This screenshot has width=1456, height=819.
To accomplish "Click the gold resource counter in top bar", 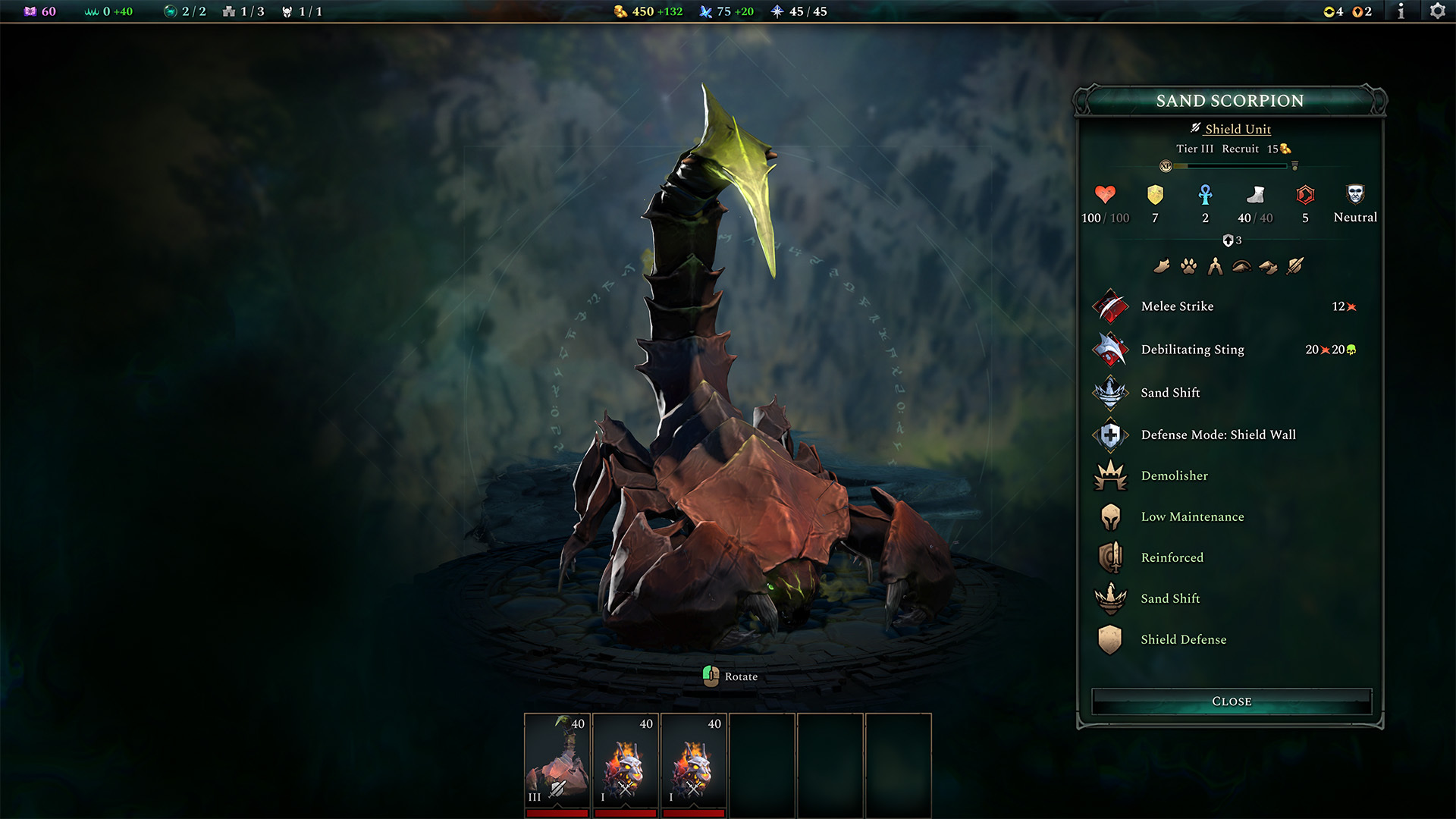I will pyautogui.click(x=642, y=11).
